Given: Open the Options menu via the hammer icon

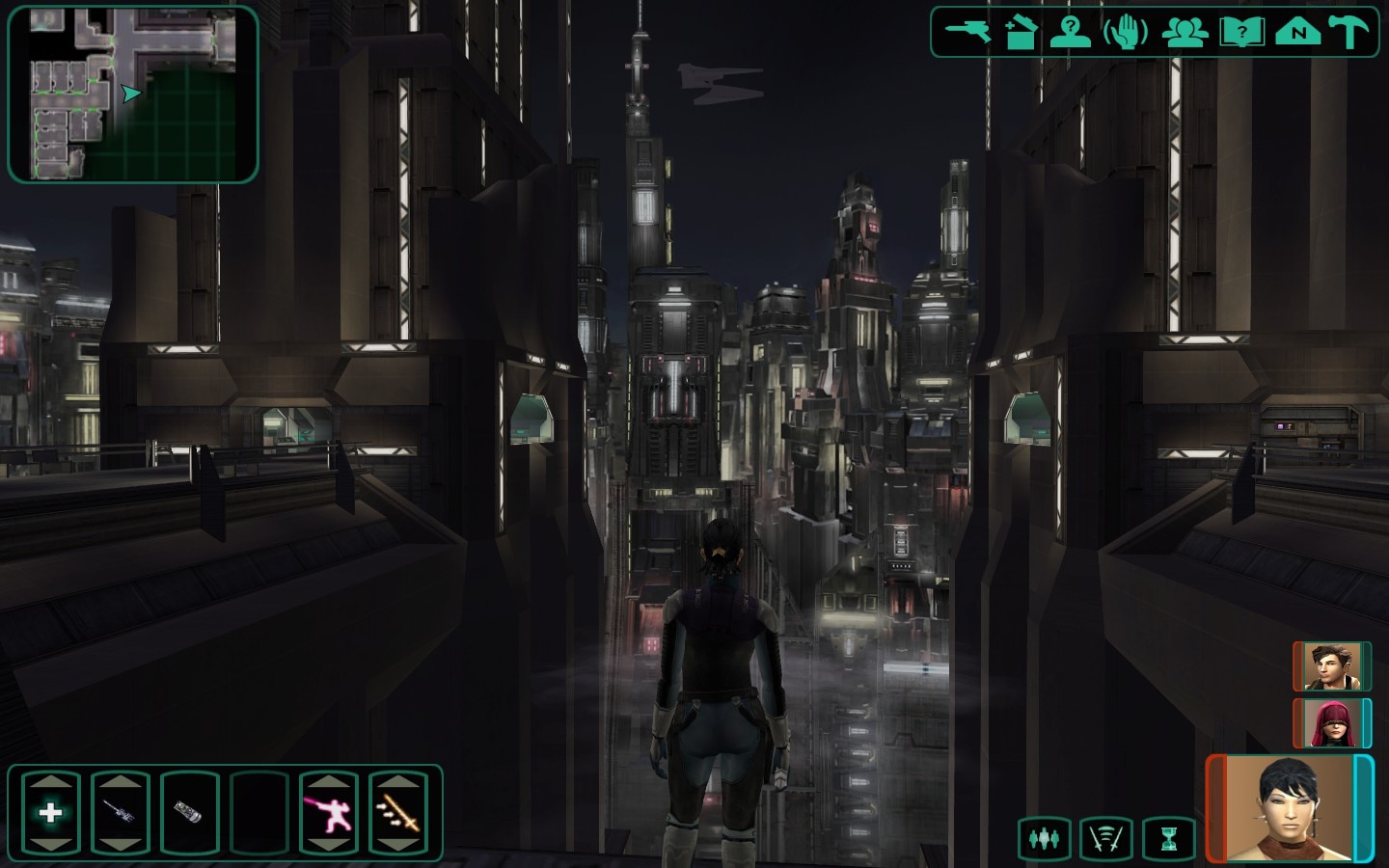Looking at the screenshot, I should click(1349, 31).
